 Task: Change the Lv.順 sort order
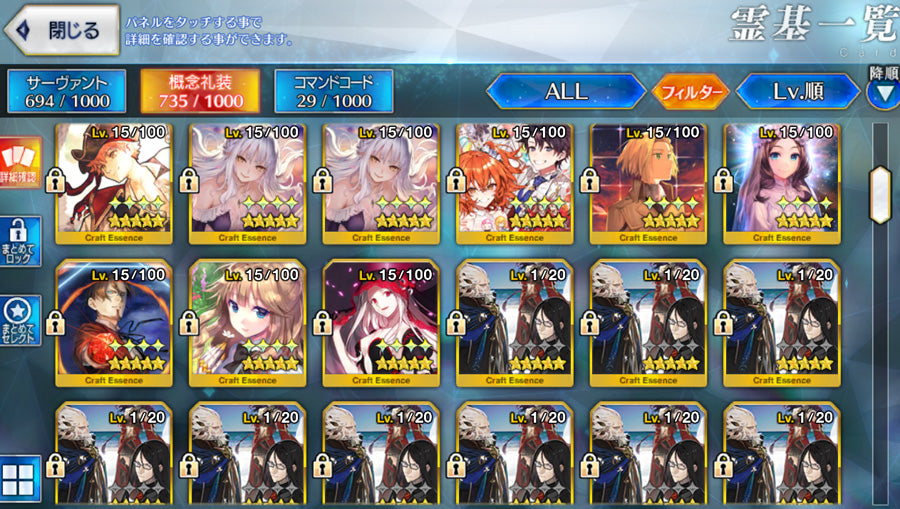797,91
